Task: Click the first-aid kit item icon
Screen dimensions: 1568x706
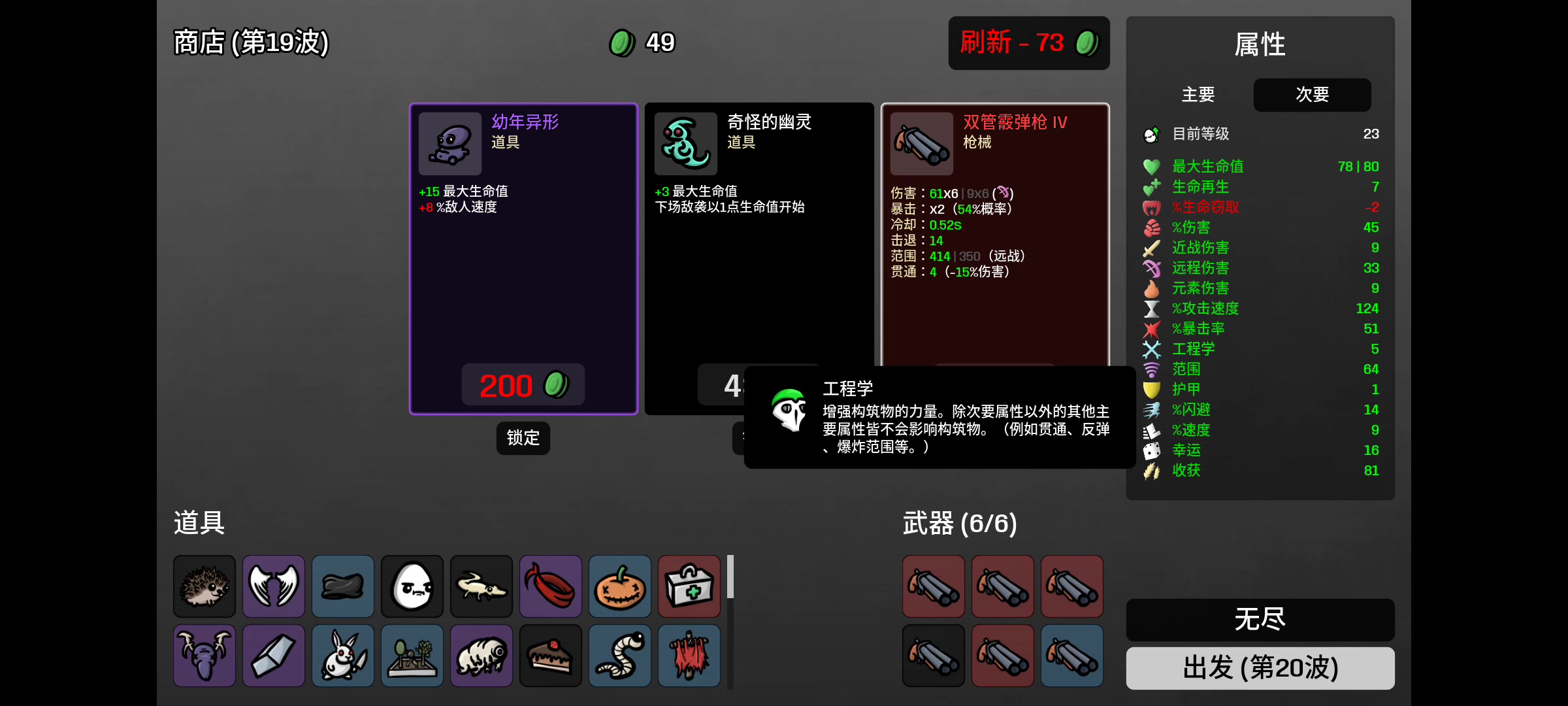Action: (688, 586)
